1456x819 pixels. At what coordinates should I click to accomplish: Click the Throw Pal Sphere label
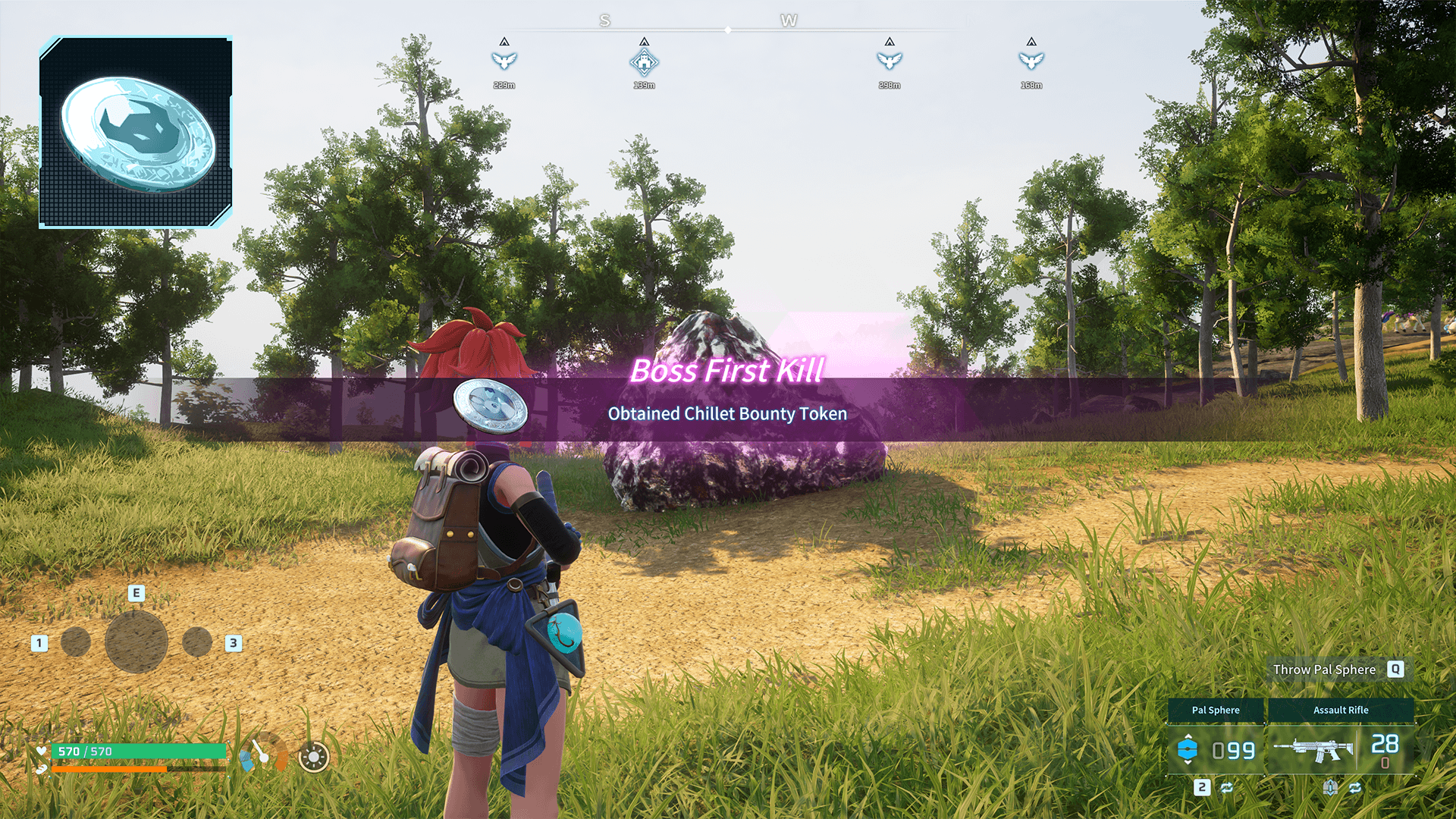pyautogui.click(x=1324, y=670)
